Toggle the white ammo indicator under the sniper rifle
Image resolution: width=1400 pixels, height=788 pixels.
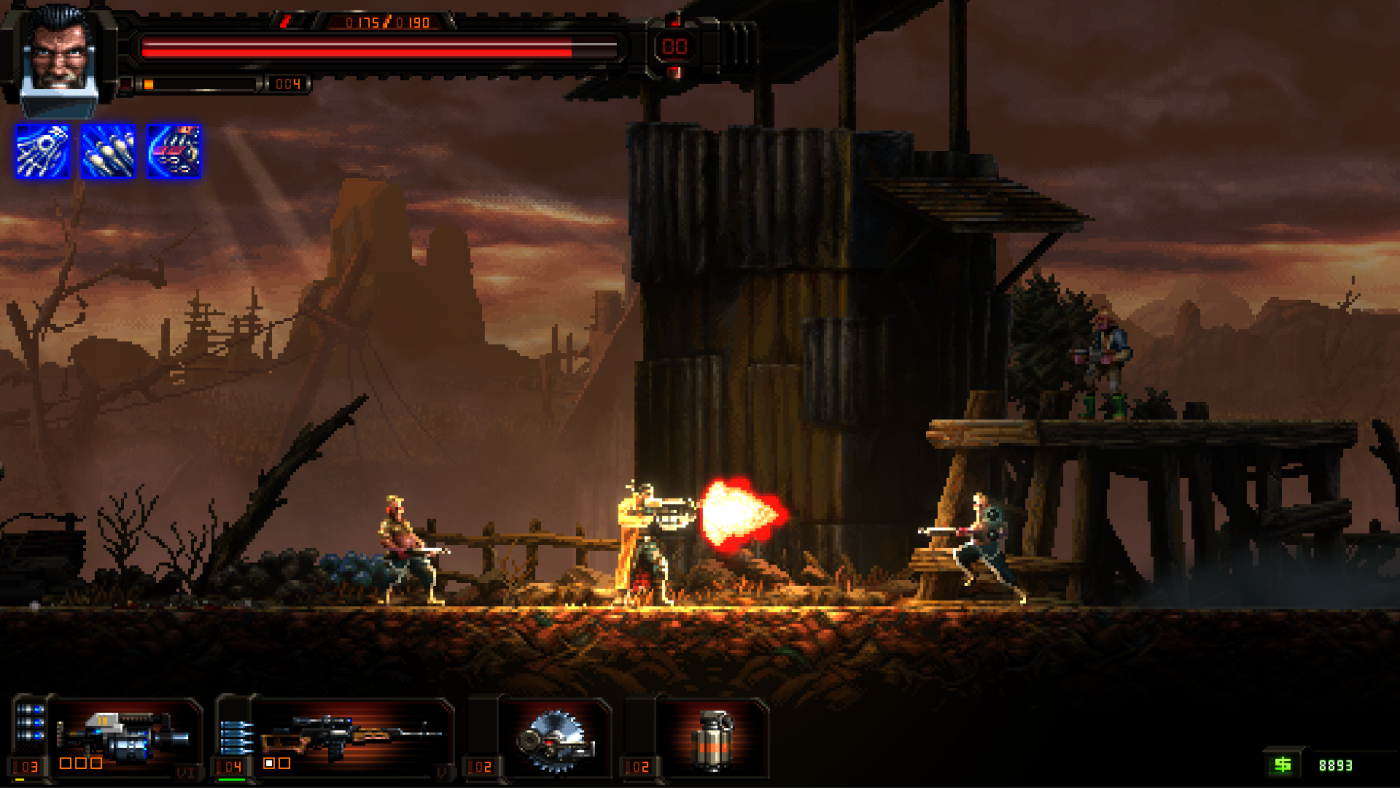pyautogui.click(x=270, y=762)
